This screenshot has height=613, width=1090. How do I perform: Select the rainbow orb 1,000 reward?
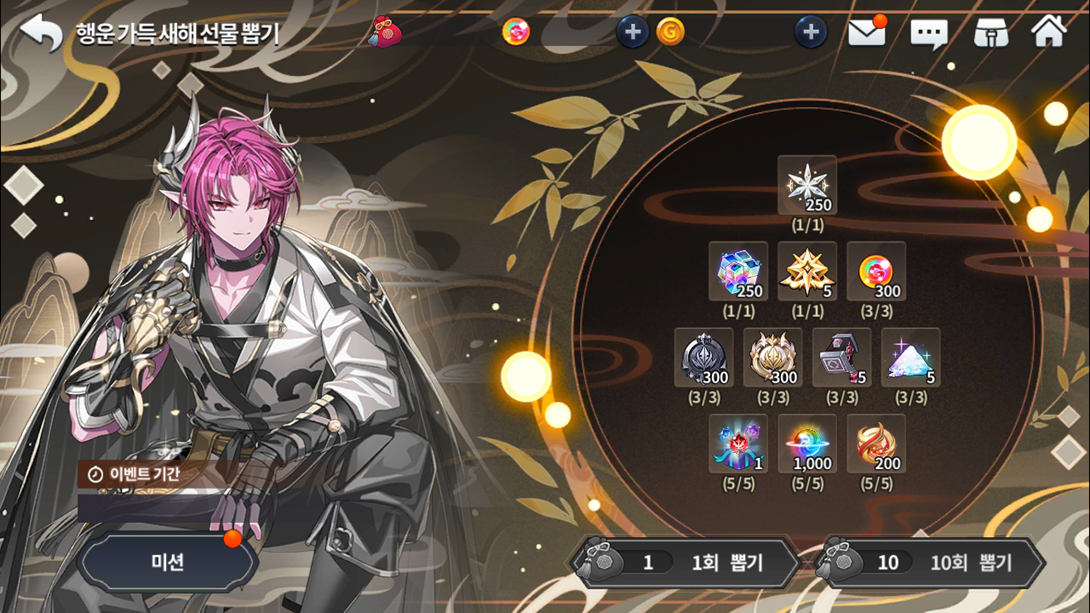[807, 444]
